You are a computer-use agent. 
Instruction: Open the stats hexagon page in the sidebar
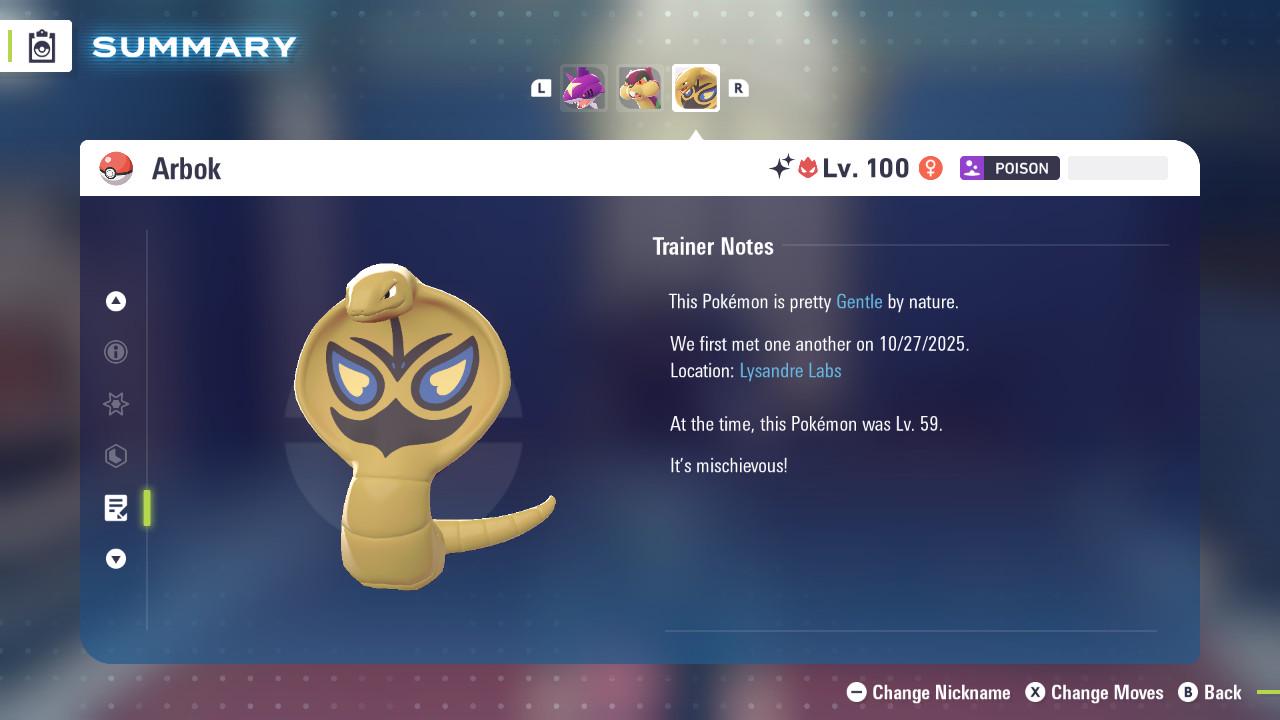pos(116,456)
